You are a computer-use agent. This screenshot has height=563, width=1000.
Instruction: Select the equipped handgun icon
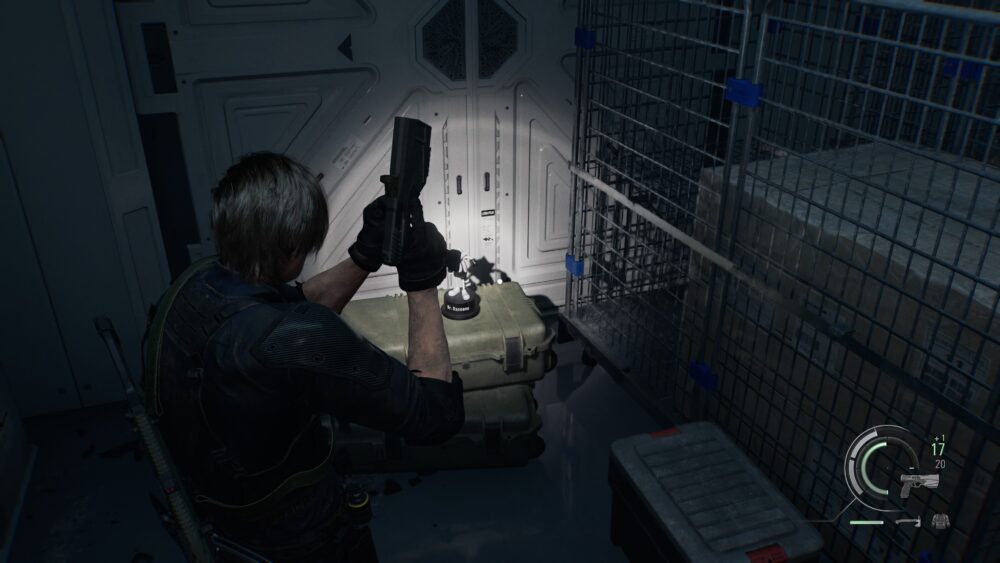pos(918,483)
